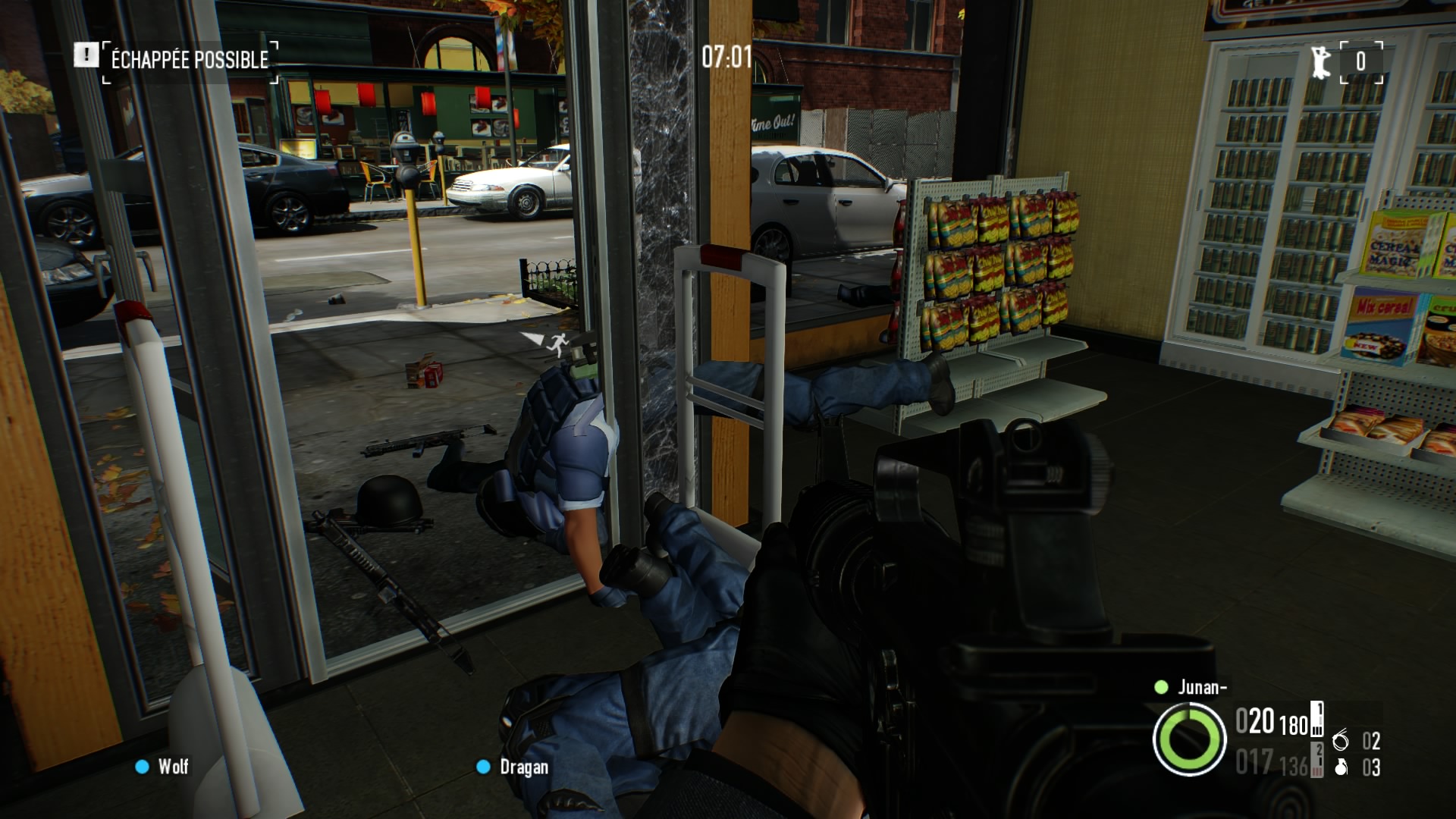The image size is (1456, 819).
Task: Choose teammate Dragan's name panel
Action: [523, 767]
